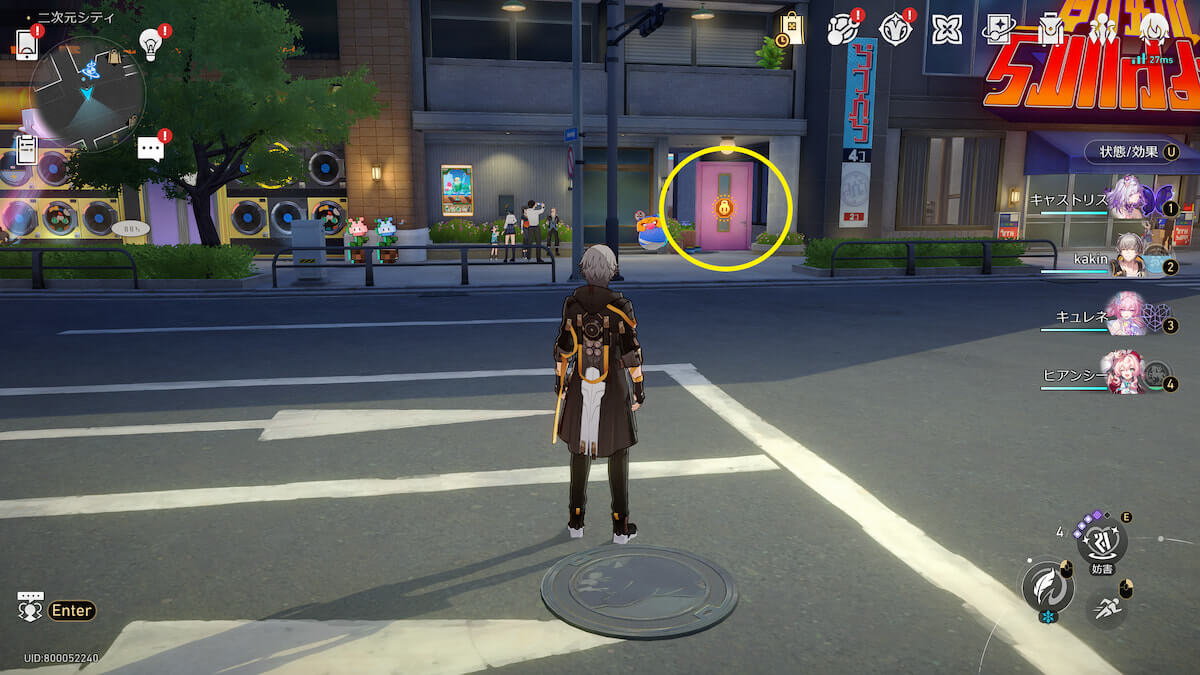The image size is (1200, 675).
Task: Open the shopping bag store icon
Action: point(791,30)
